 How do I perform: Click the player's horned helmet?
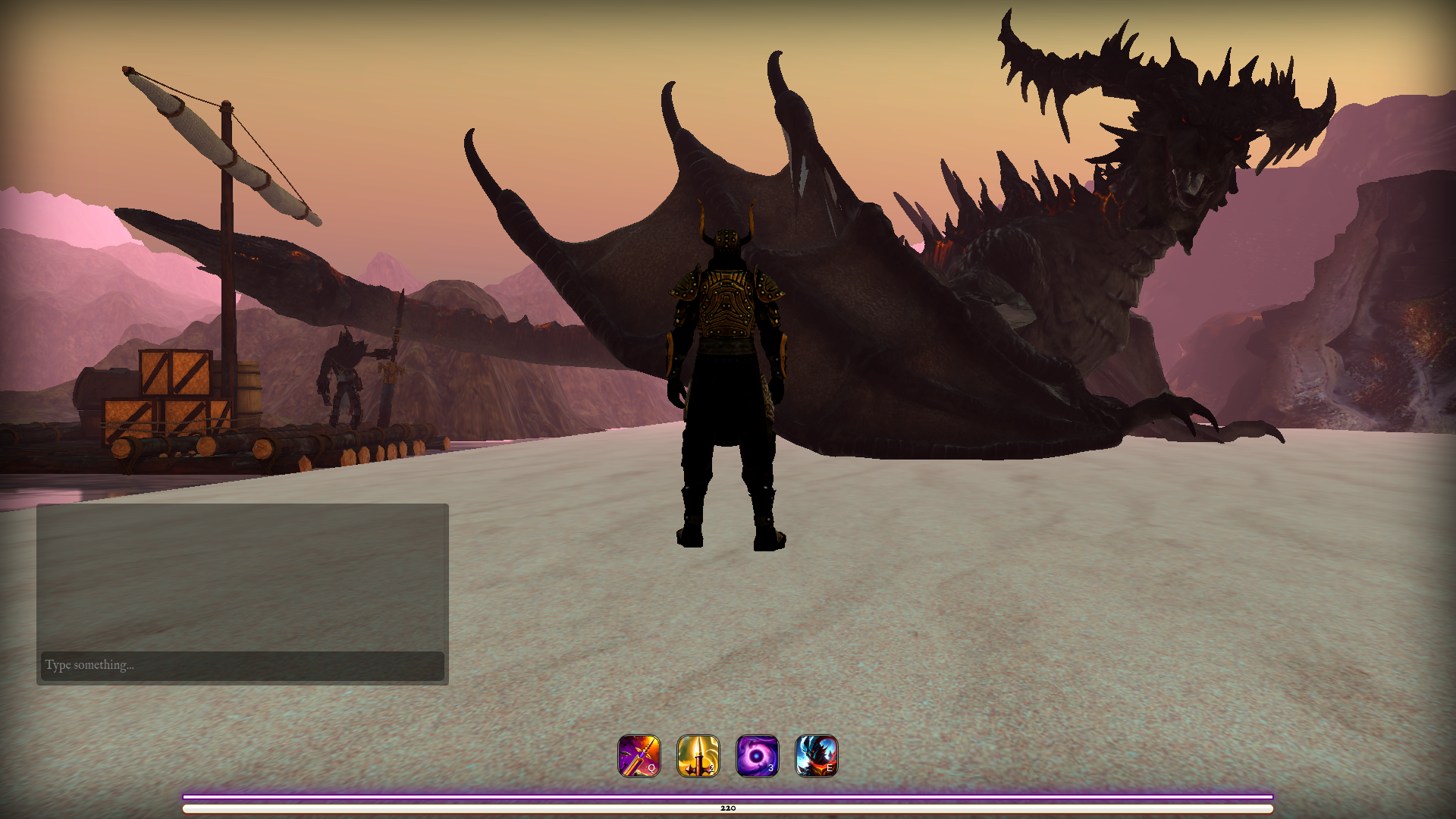pos(726,239)
